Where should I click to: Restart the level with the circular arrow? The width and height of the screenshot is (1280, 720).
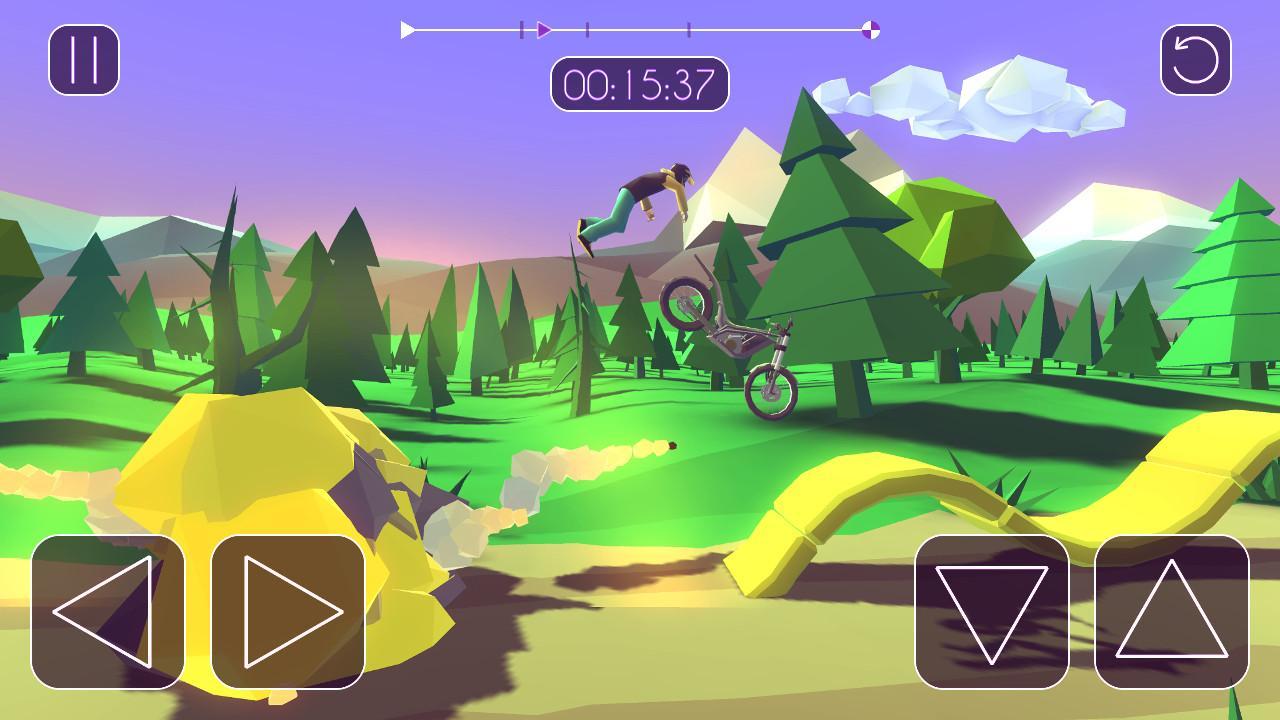coord(1195,60)
